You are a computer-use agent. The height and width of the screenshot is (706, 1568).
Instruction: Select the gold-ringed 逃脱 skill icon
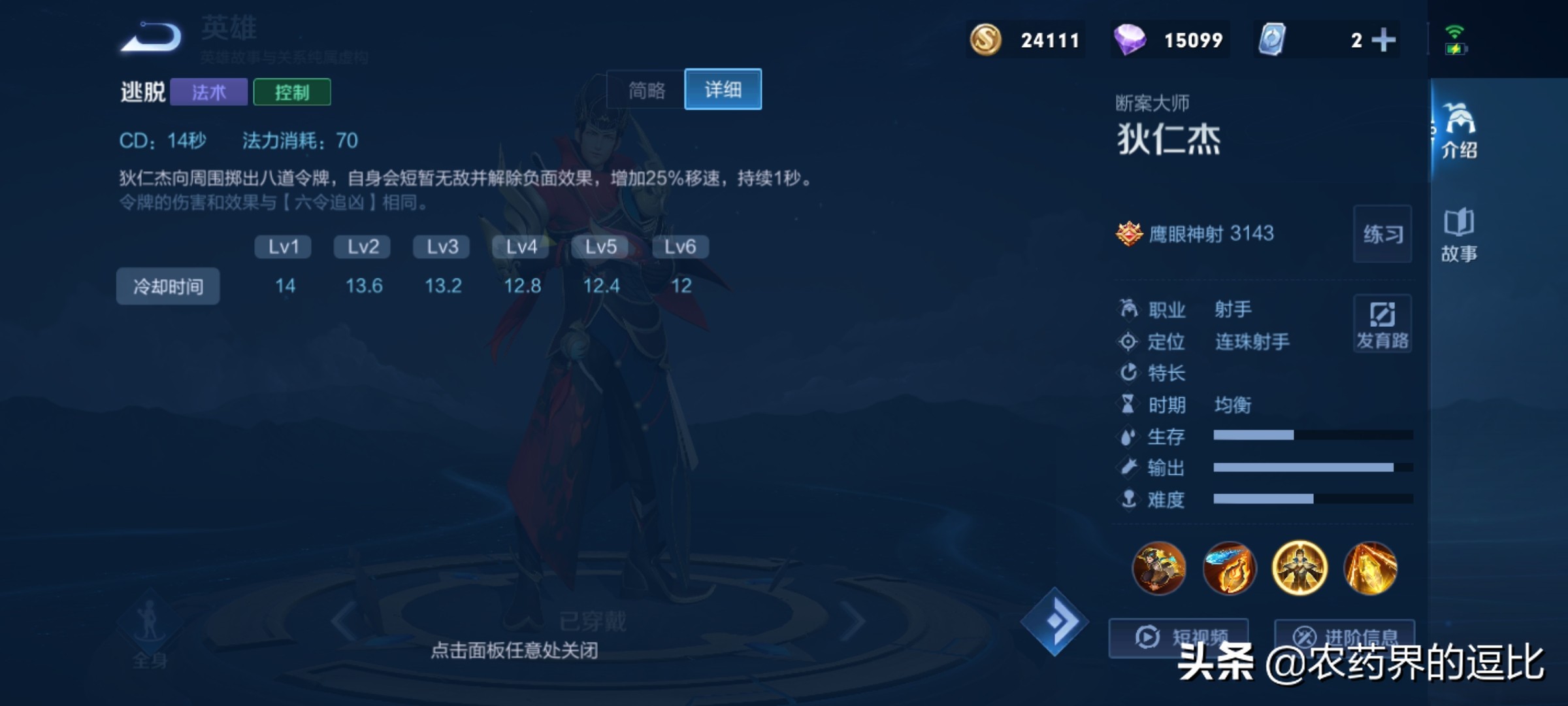click(1299, 568)
